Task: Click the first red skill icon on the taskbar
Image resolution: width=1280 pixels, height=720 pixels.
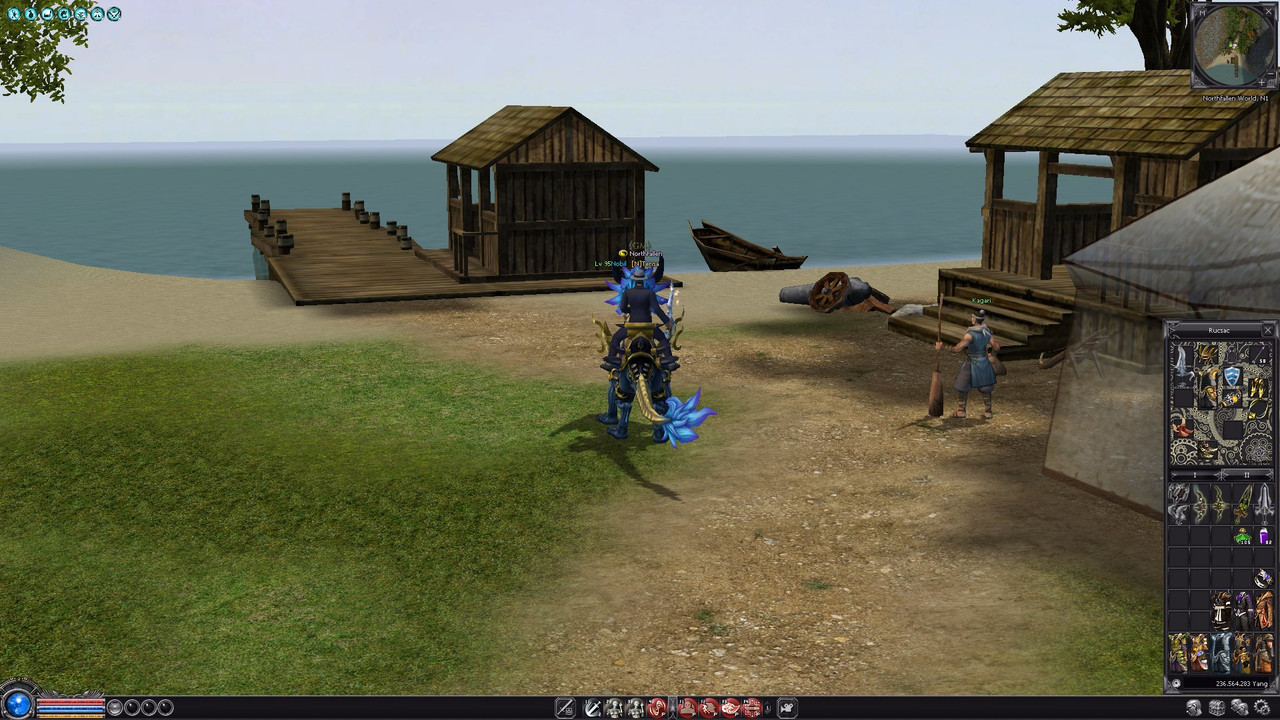Action: point(656,707)
